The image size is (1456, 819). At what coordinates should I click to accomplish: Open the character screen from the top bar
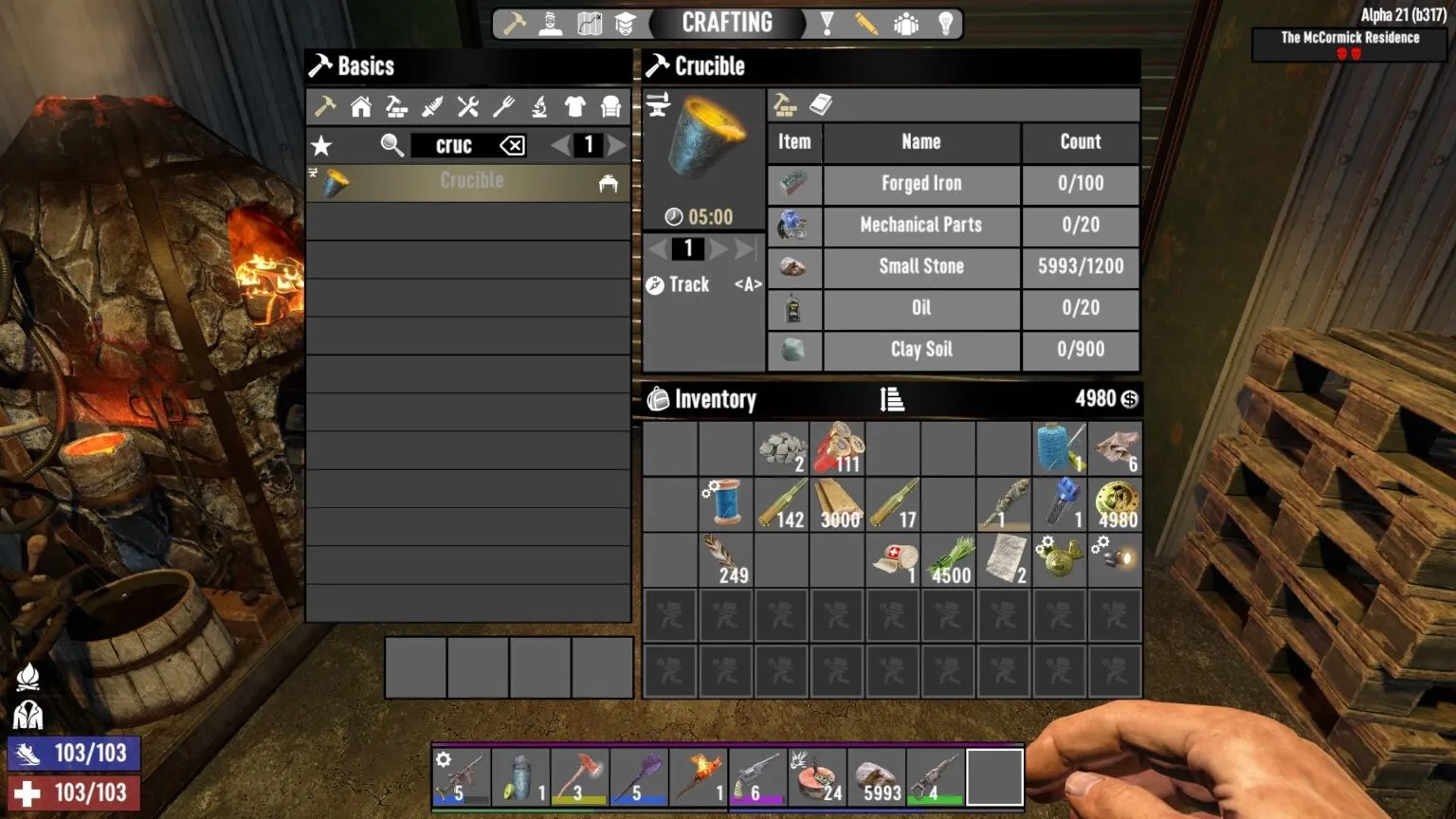[x=551, y=23]
